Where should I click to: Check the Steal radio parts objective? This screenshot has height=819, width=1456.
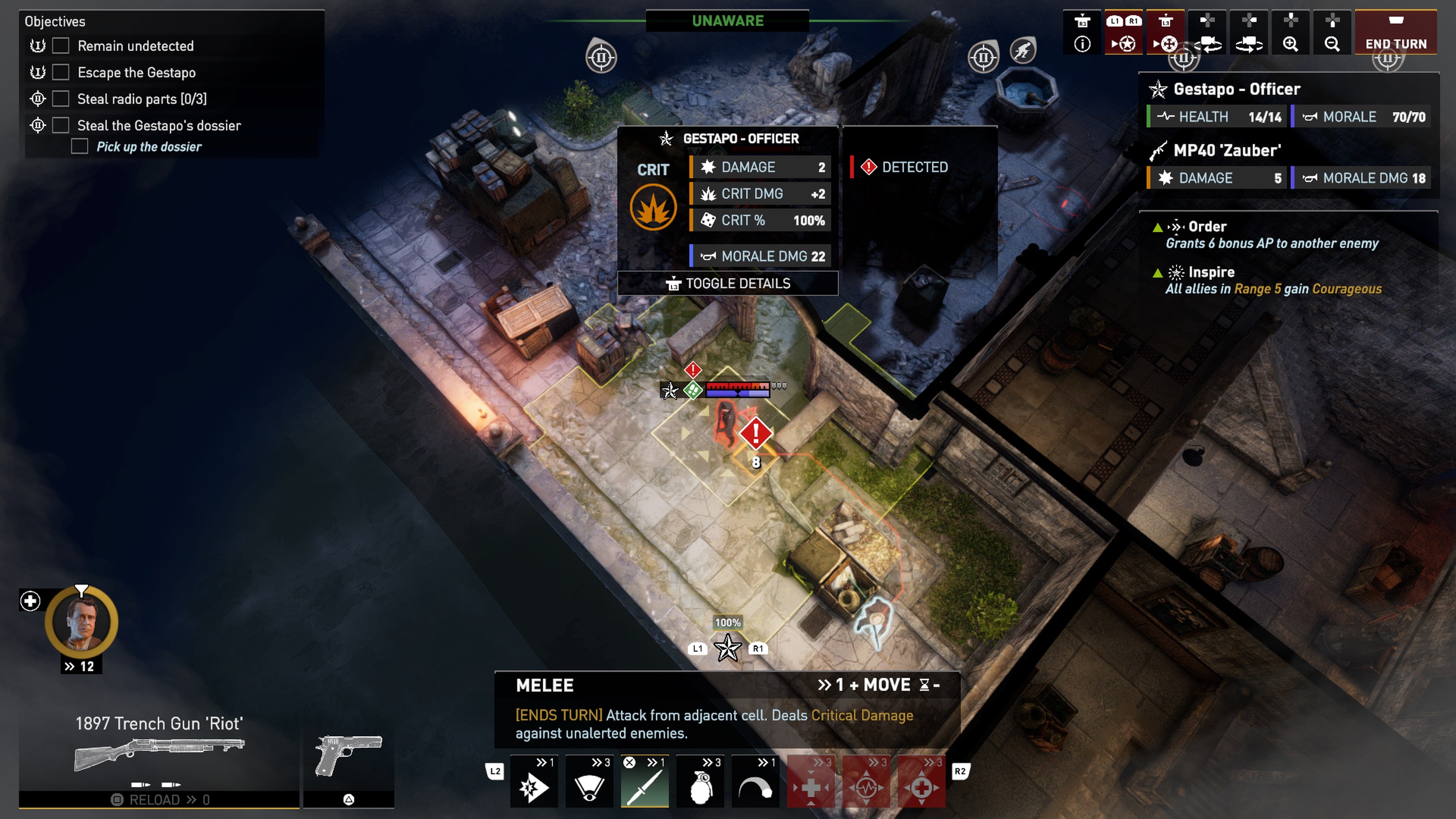click(61, 98)
